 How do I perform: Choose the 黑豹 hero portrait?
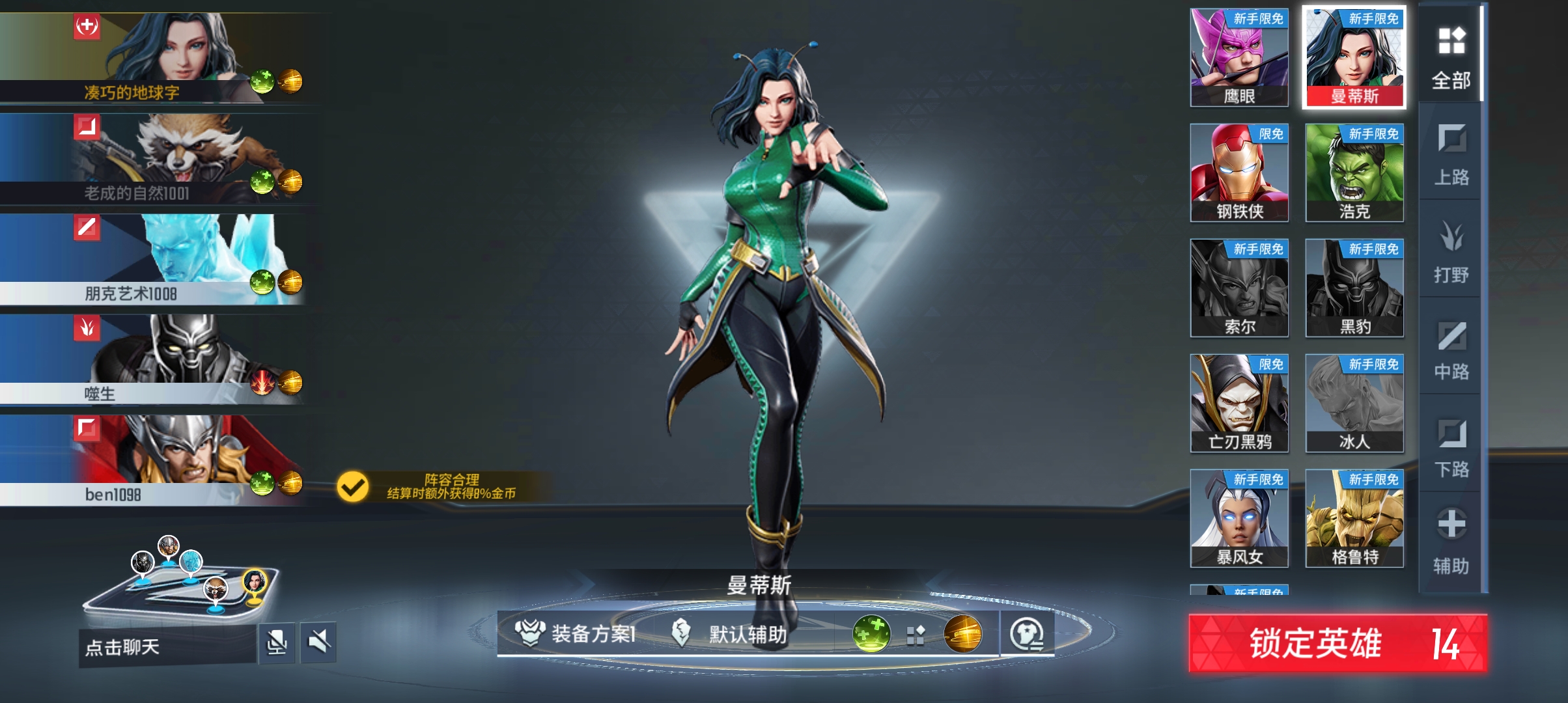click(x=1354, y=288)
